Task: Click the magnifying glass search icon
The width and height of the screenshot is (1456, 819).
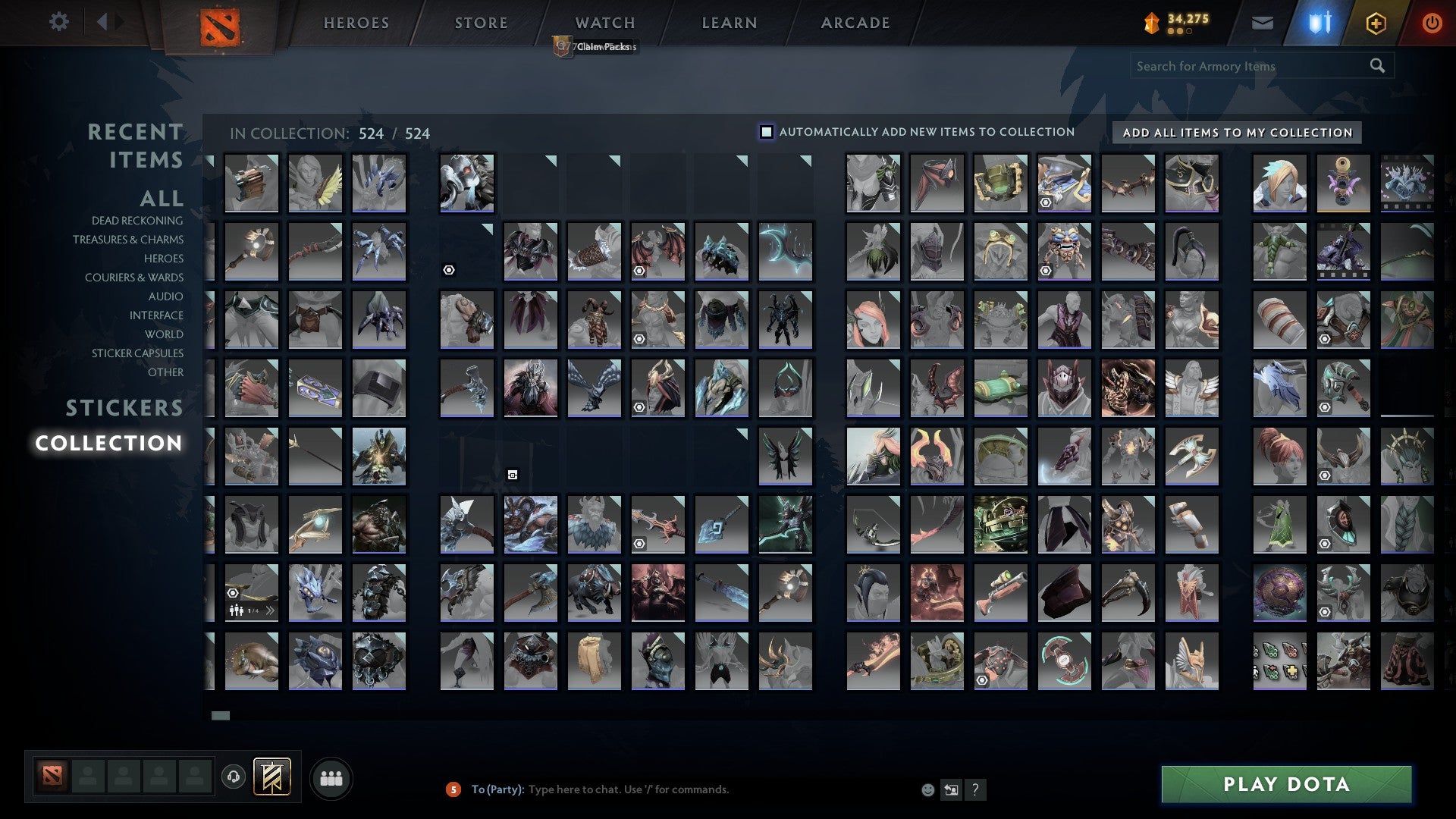Action: [1377, 65]
